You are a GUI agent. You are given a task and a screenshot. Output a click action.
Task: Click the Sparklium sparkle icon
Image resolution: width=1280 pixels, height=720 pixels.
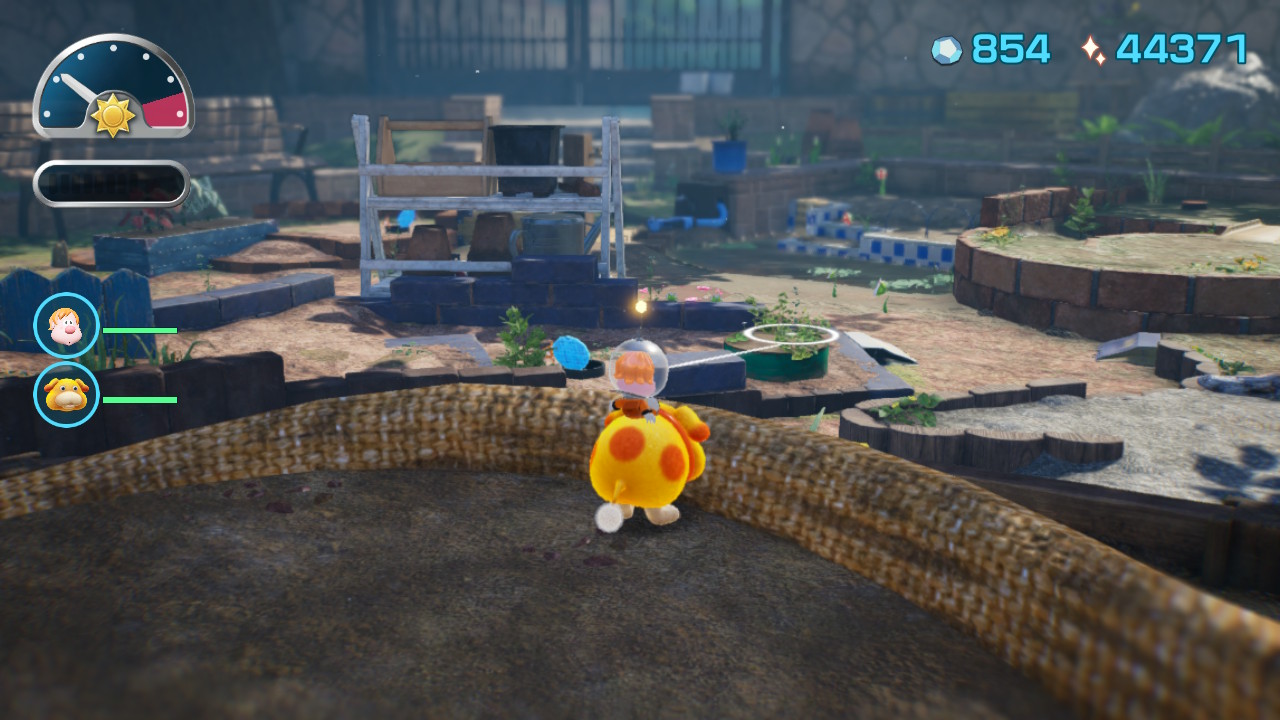1093,50
